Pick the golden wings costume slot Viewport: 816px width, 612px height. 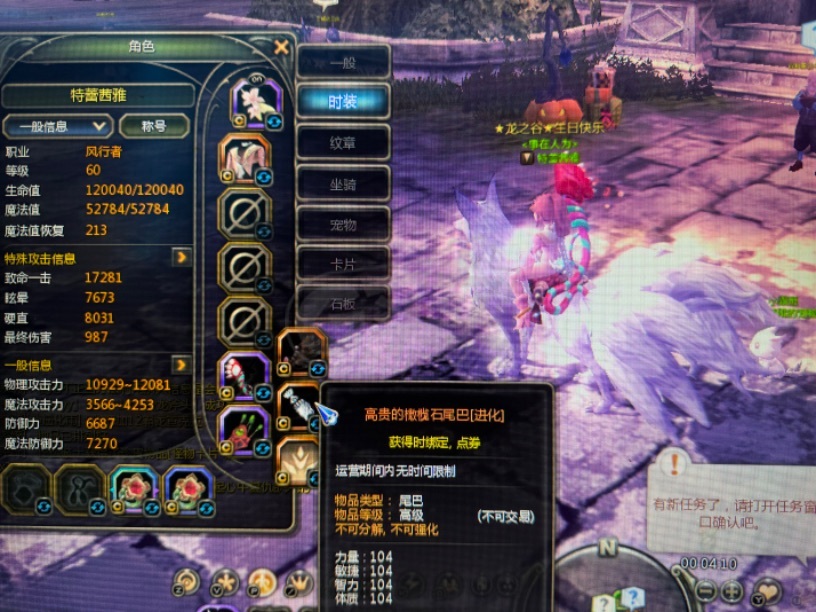(x=299, y=460)
